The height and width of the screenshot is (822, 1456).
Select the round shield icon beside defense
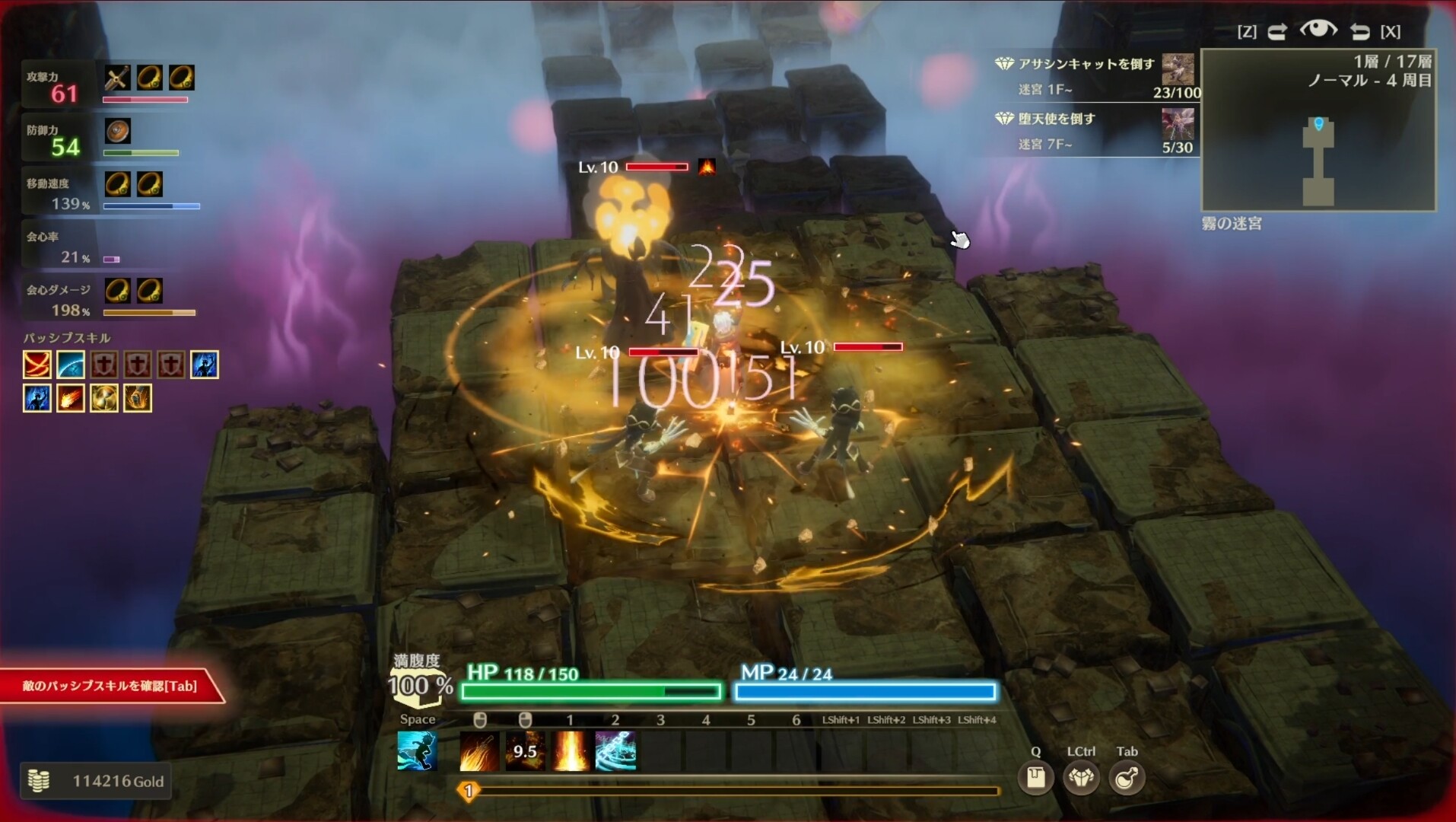117,131
